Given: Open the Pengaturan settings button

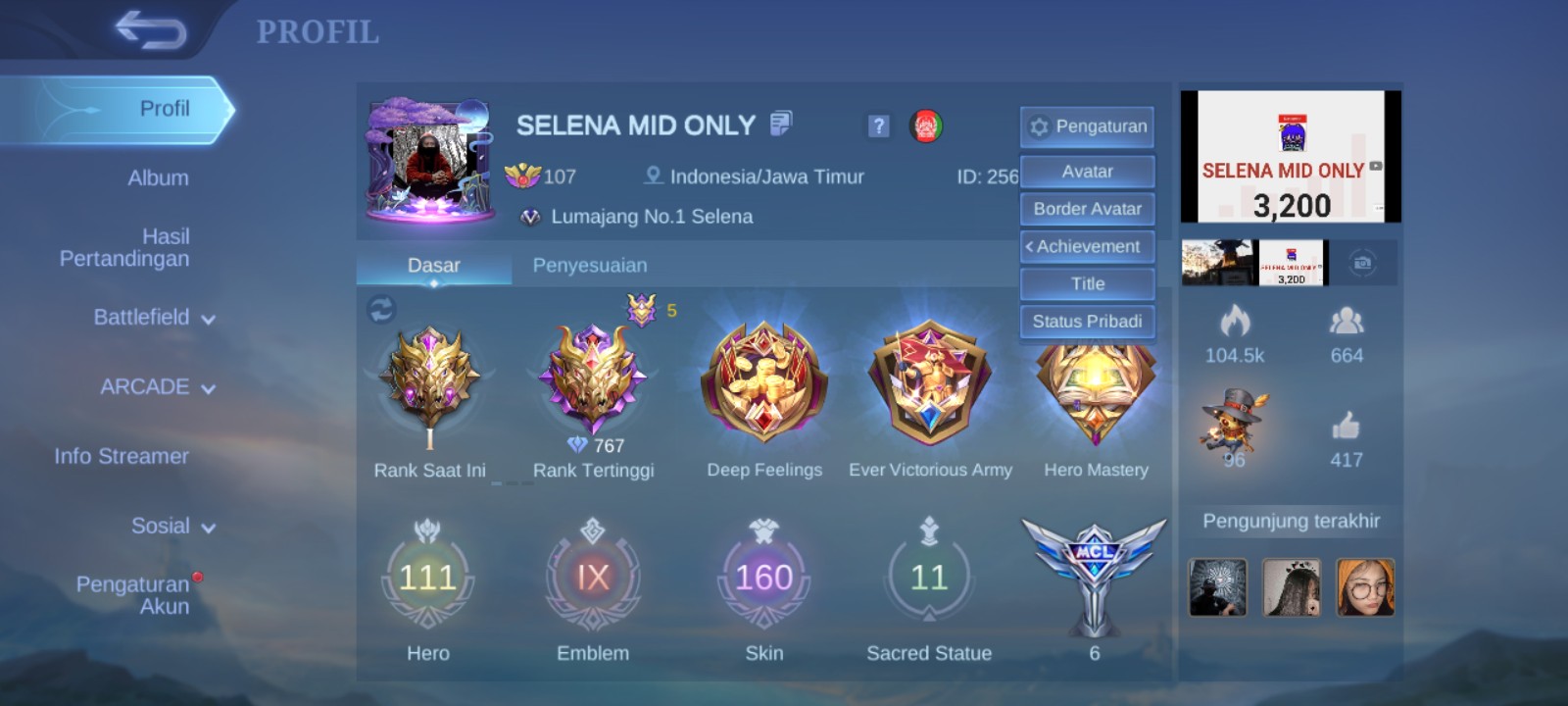Looking at the screenshot, I should click(x=1088, y=126).
